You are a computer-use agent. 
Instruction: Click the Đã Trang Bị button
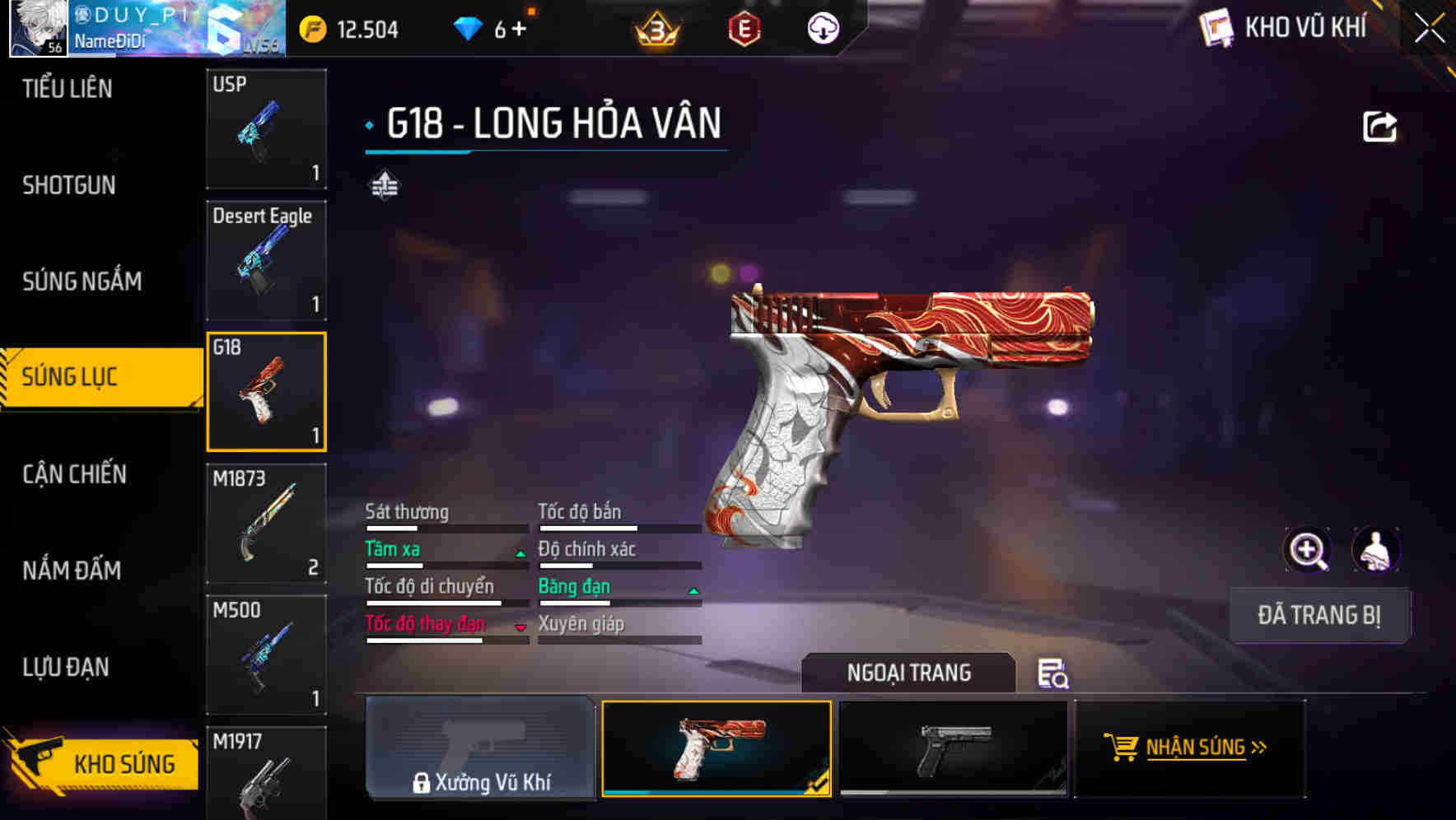click(1318, 615)
